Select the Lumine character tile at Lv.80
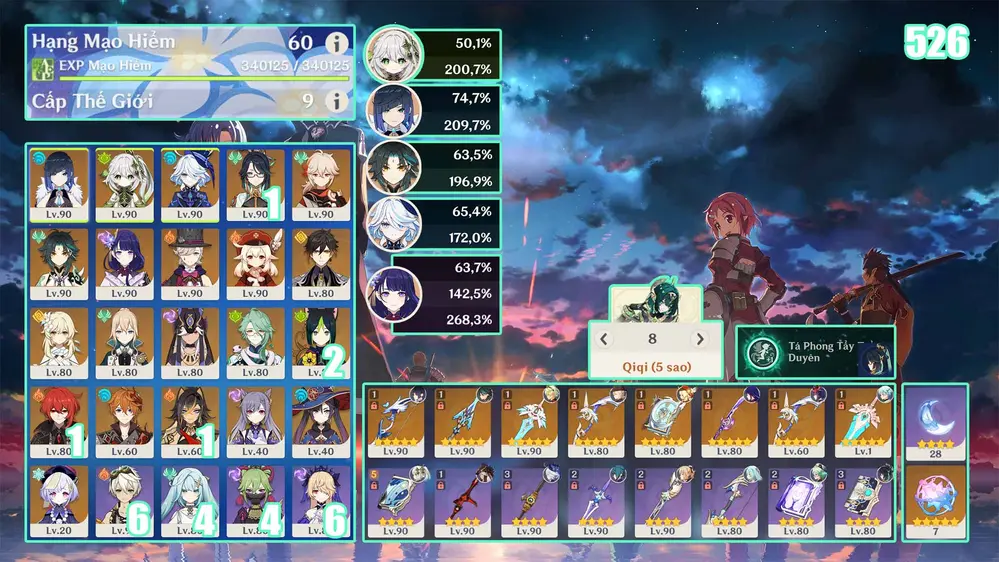Viewport: 999px width, 562px height. click(x=59, y=339)
